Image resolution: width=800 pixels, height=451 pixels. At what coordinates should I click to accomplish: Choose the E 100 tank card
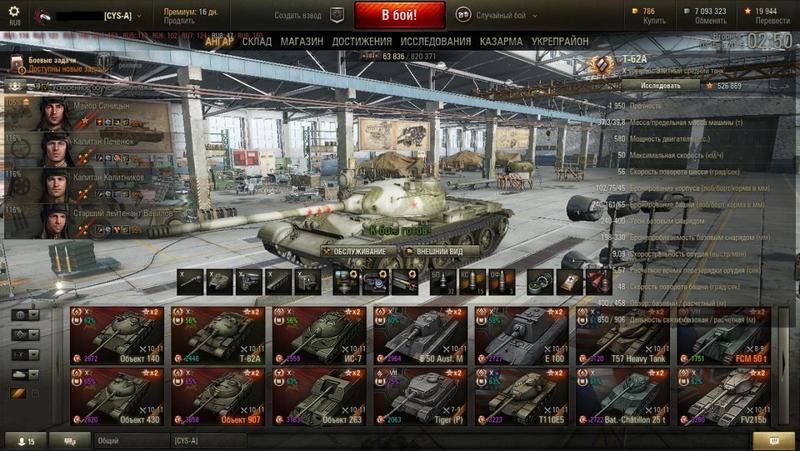click(x=521, y=334)
